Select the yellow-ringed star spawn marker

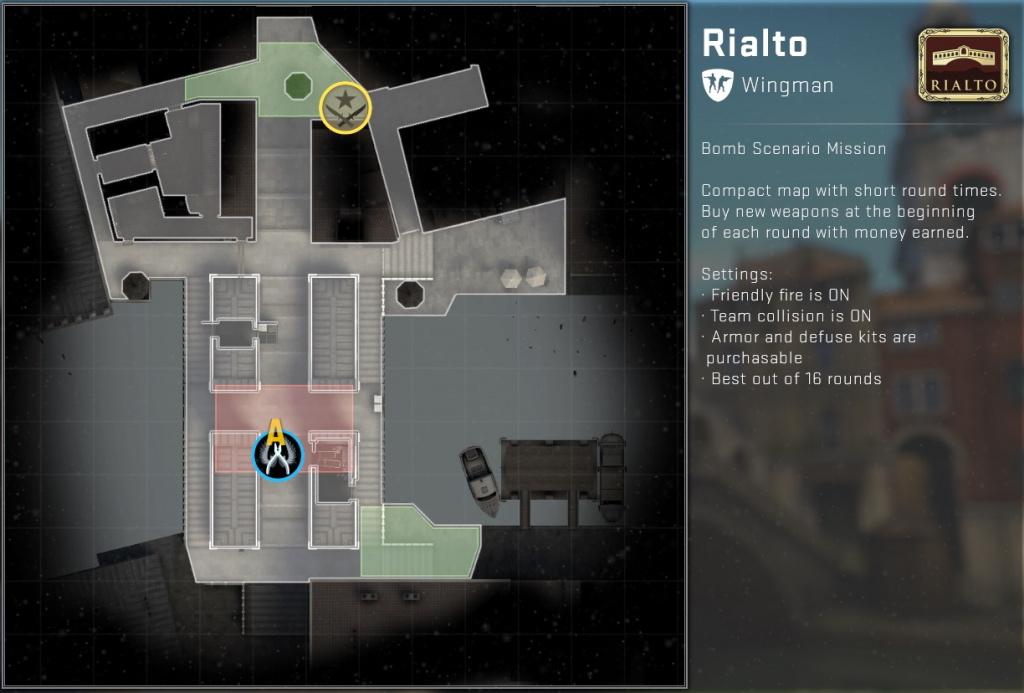pos(345,107)
